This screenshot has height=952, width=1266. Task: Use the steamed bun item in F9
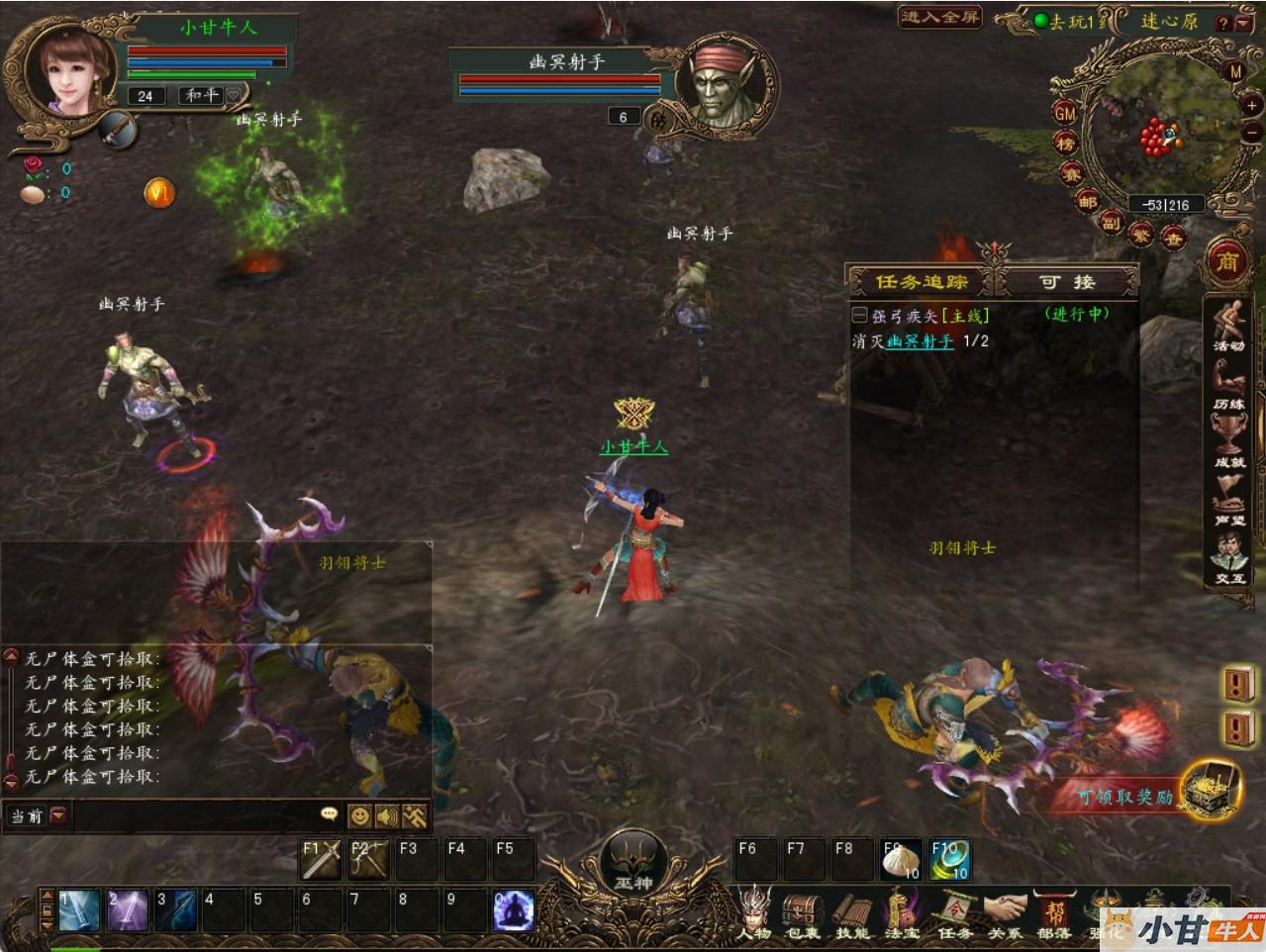pyautogui.click(x=900, y=859)
